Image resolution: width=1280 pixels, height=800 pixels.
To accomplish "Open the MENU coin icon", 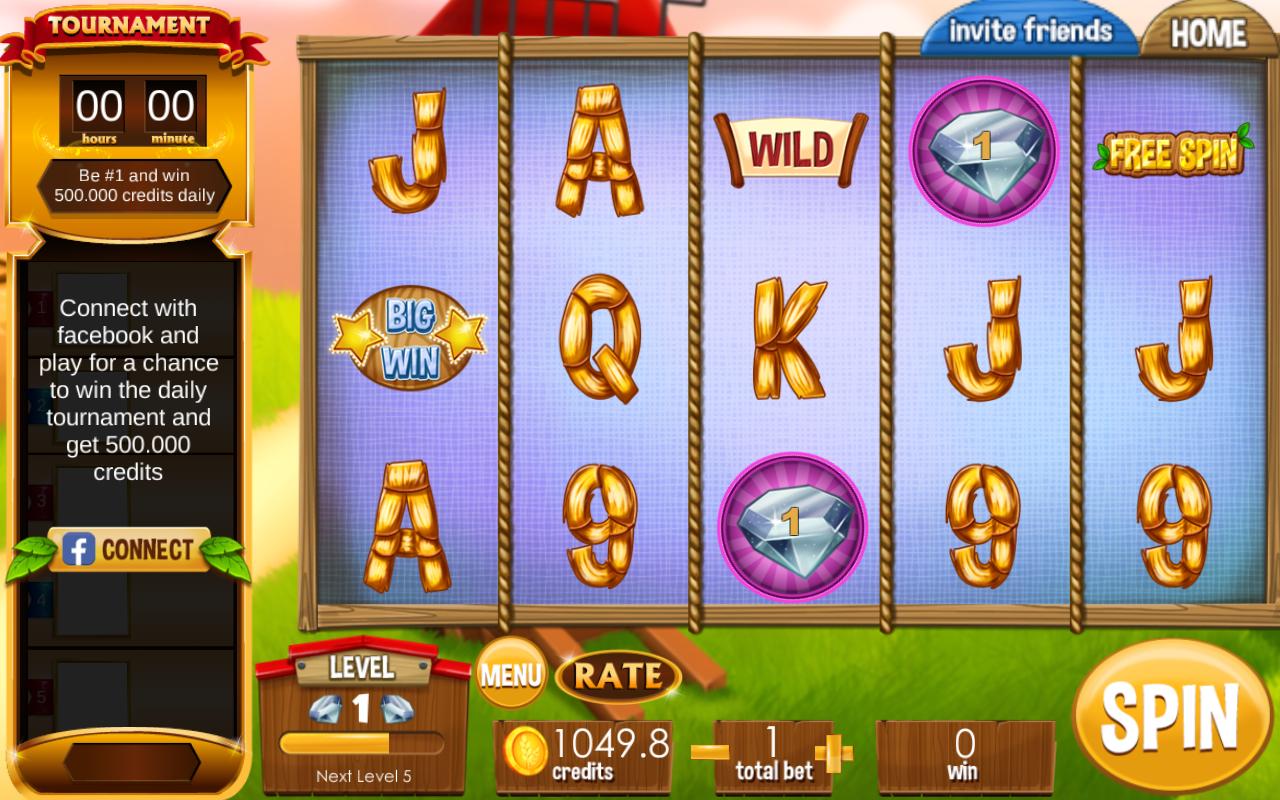I will coord(511,674).
